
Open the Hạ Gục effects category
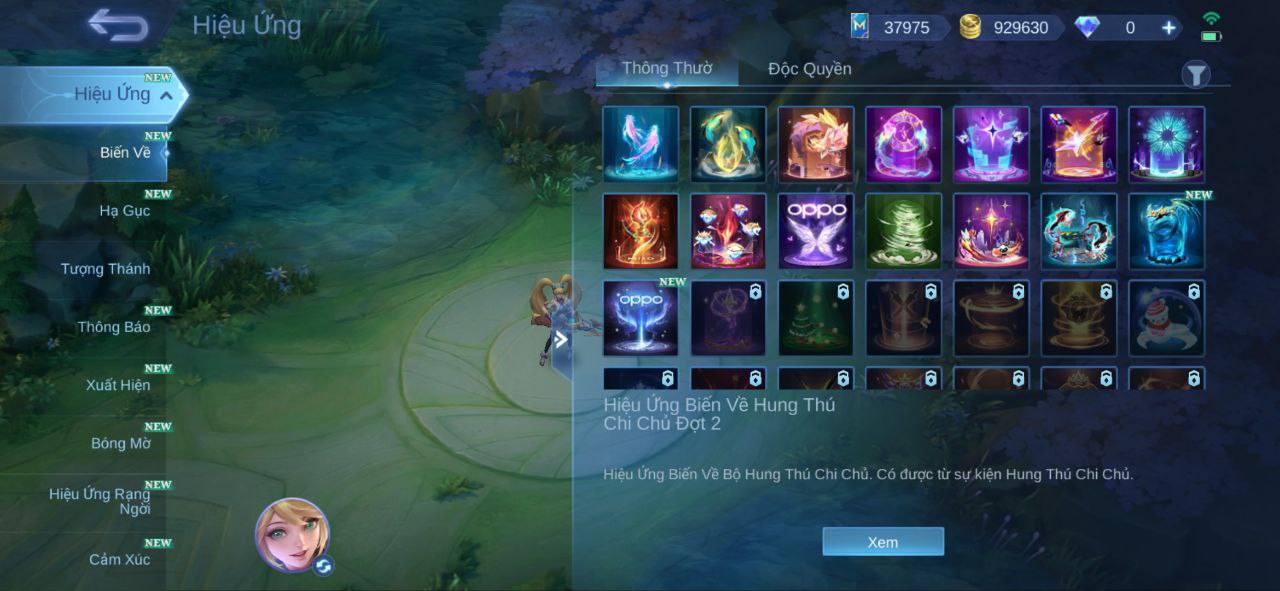(x=124, y=211)
